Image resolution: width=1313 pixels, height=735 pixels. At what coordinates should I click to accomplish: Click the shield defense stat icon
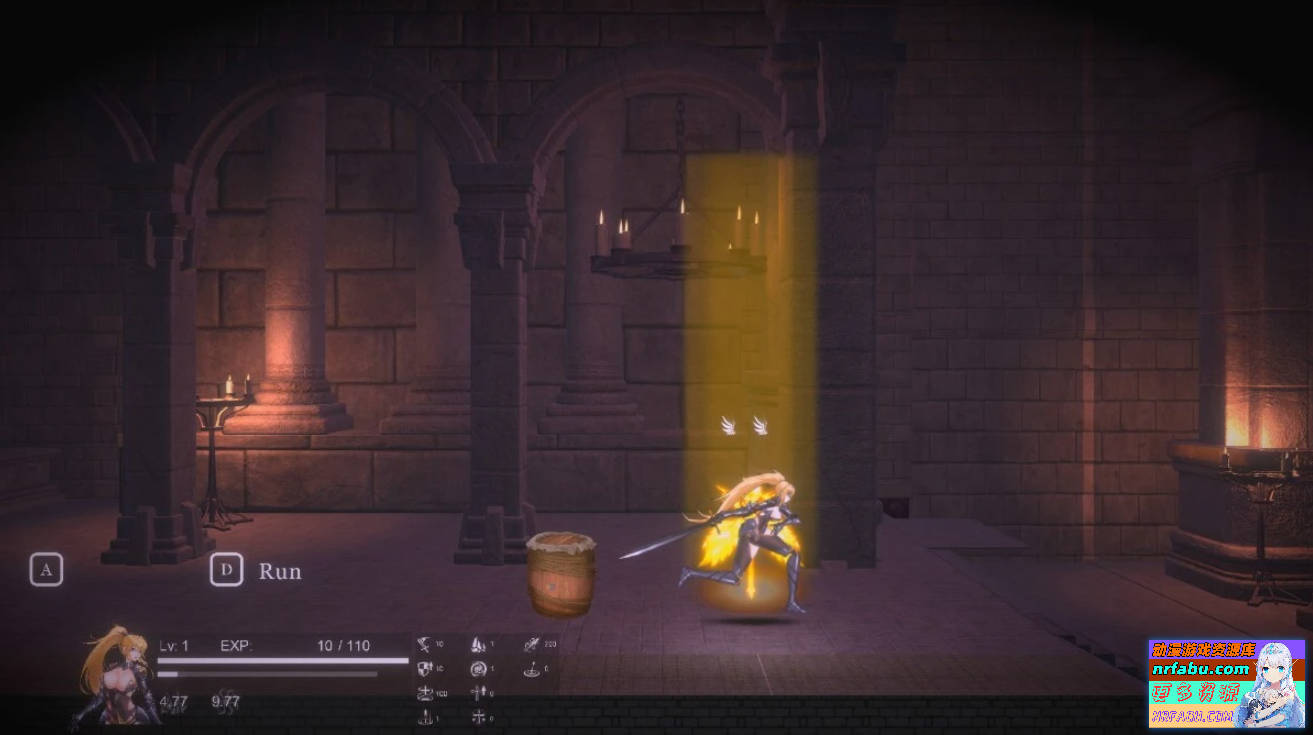(424, 668)
